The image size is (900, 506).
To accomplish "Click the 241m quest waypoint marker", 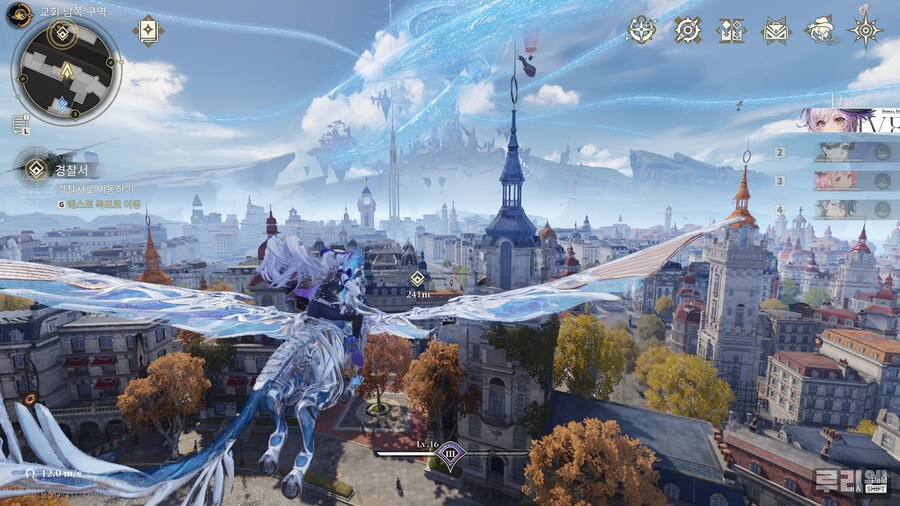I will click(417, 278).
